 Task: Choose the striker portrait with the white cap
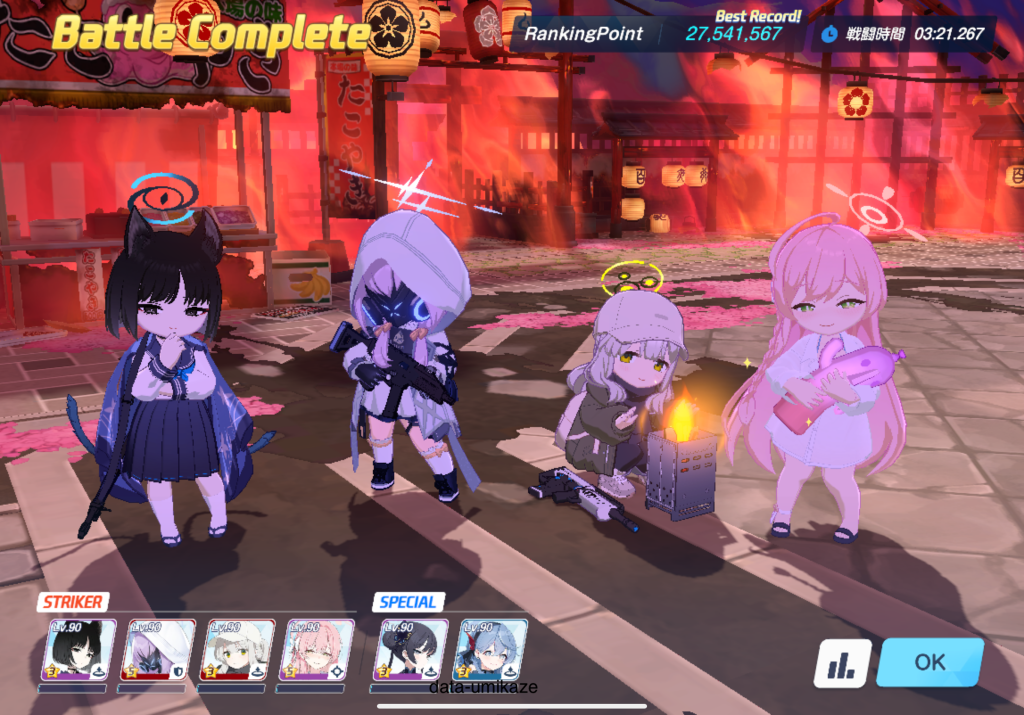pyautogui.click(x=238, y=651)
